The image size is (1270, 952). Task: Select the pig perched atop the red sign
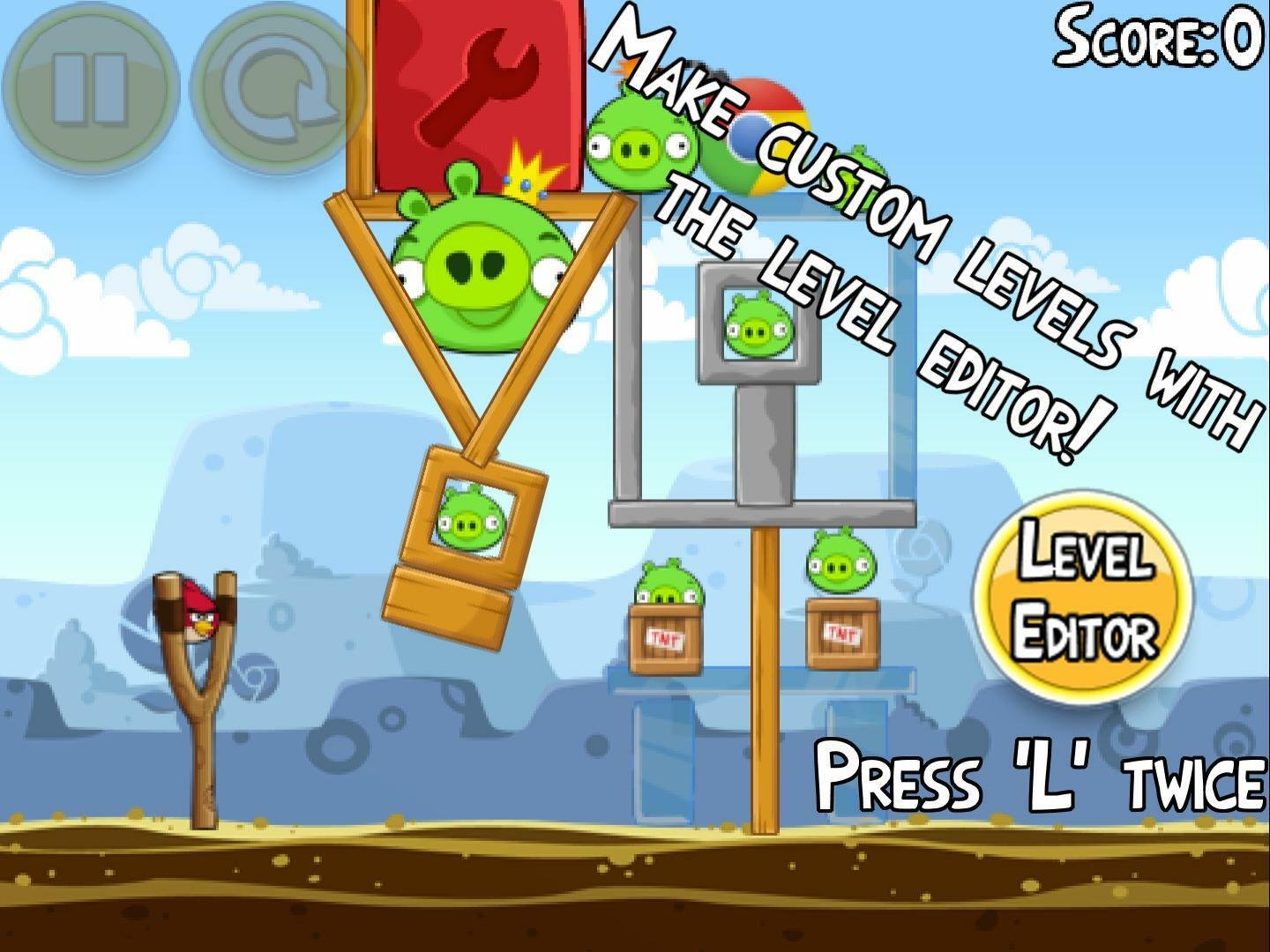639,141
